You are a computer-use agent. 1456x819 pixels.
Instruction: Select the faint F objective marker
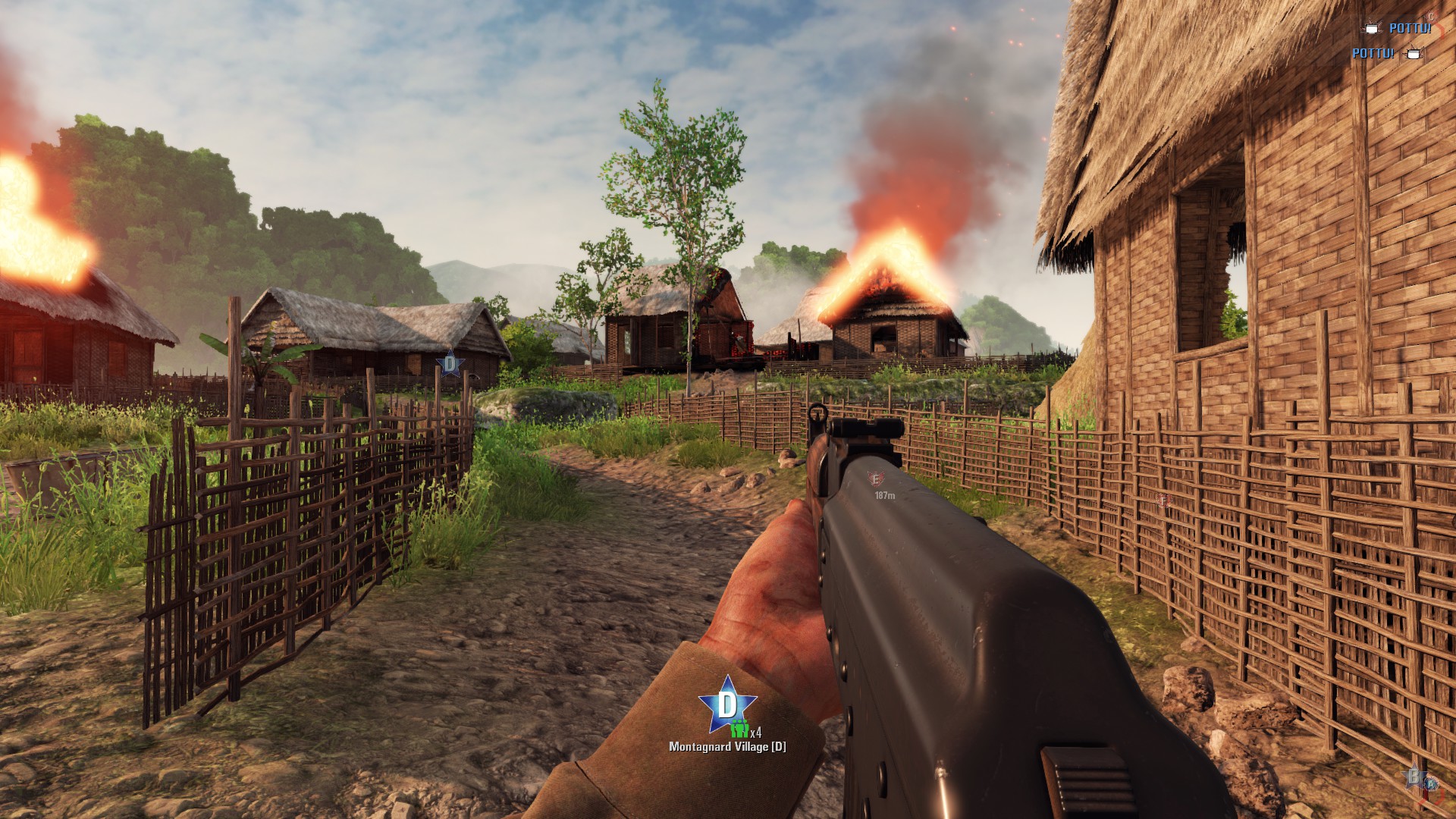point(1163,501)
